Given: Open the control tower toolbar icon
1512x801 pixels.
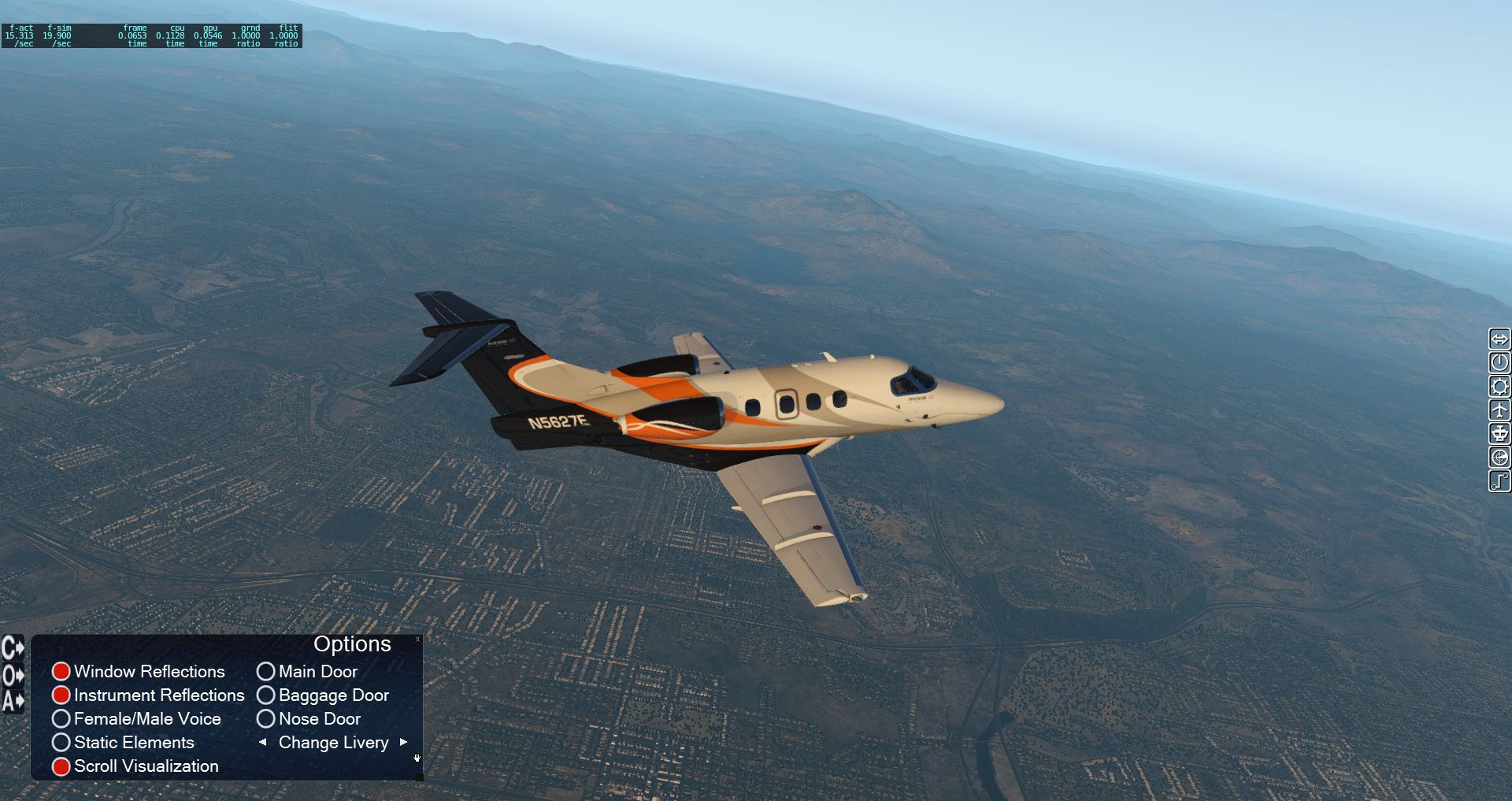Looking at the screenshot, I should (1499, 434).
